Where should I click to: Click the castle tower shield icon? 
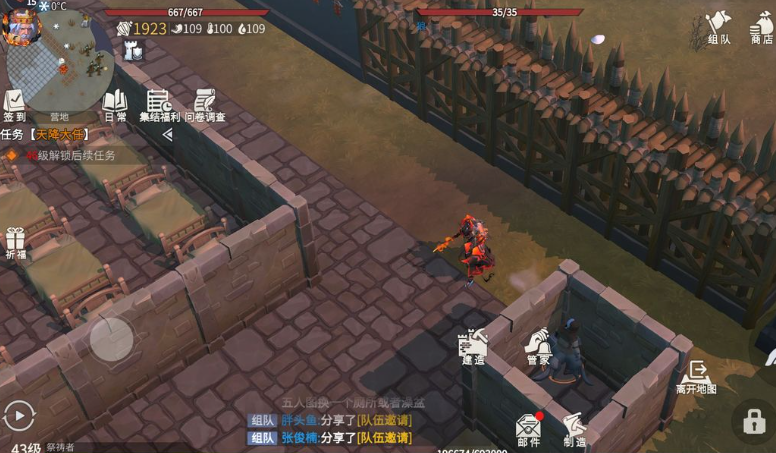[134, 52]
